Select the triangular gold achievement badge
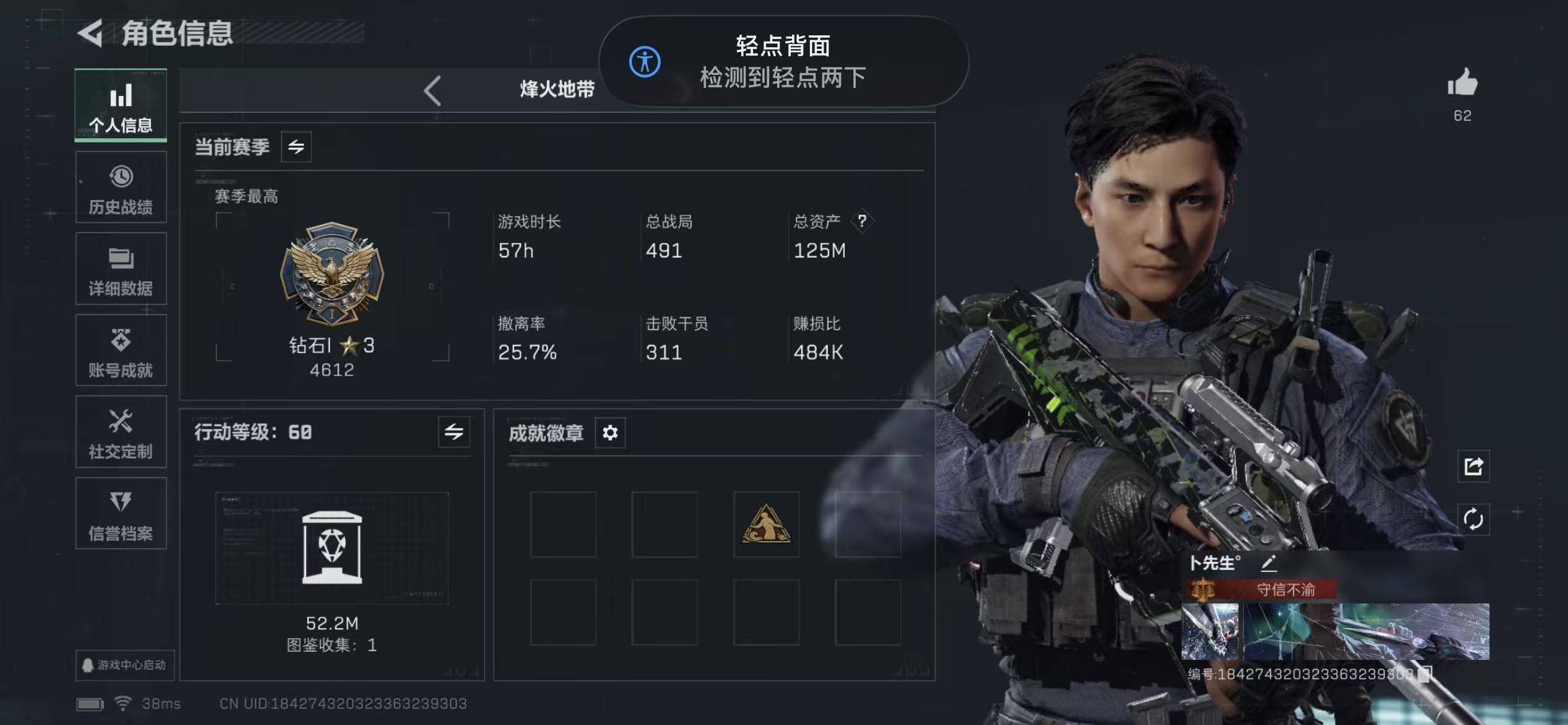 766,524
